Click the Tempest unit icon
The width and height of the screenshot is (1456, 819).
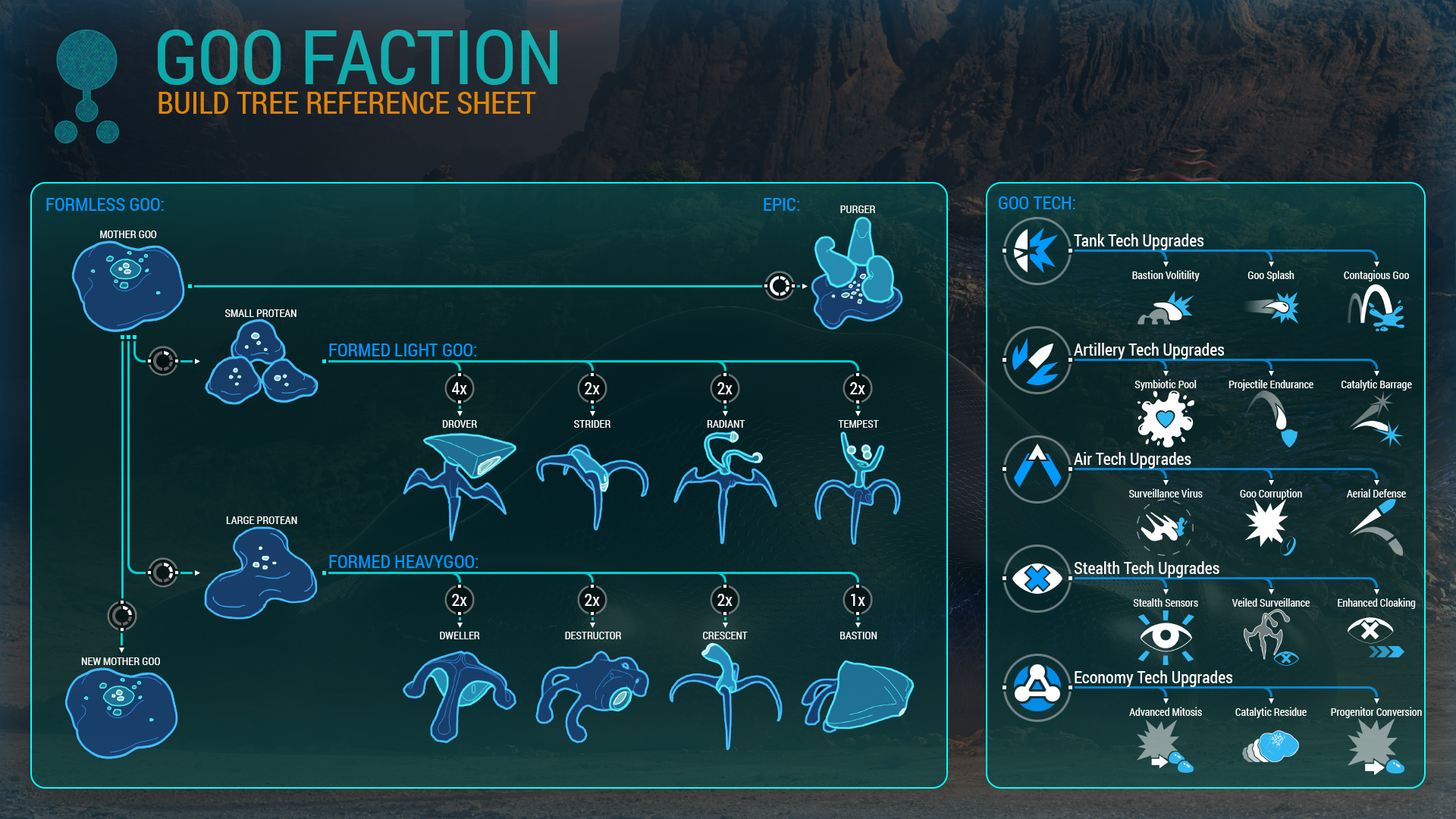[858, 485]
